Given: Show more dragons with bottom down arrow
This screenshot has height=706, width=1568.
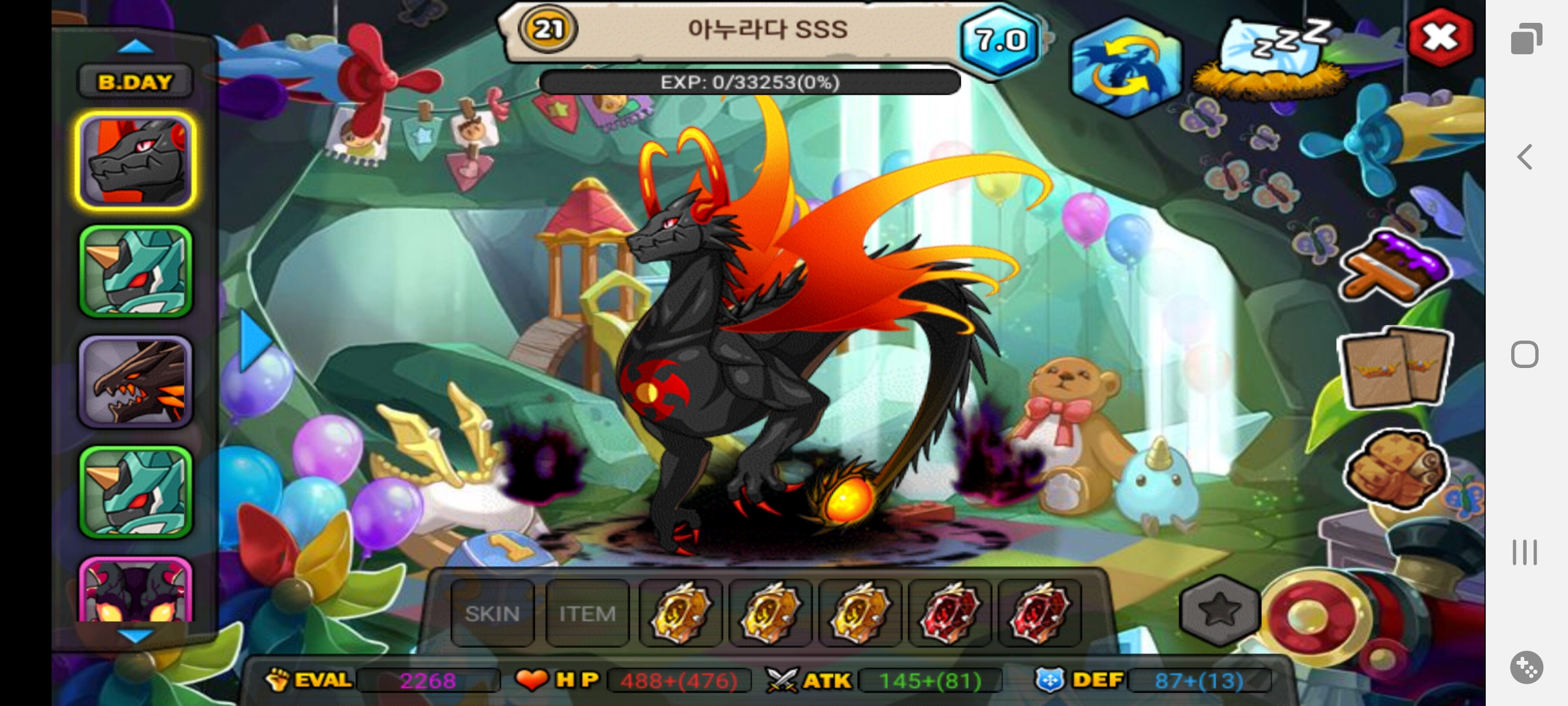Looking at the screenshot, I should [135, 635].
